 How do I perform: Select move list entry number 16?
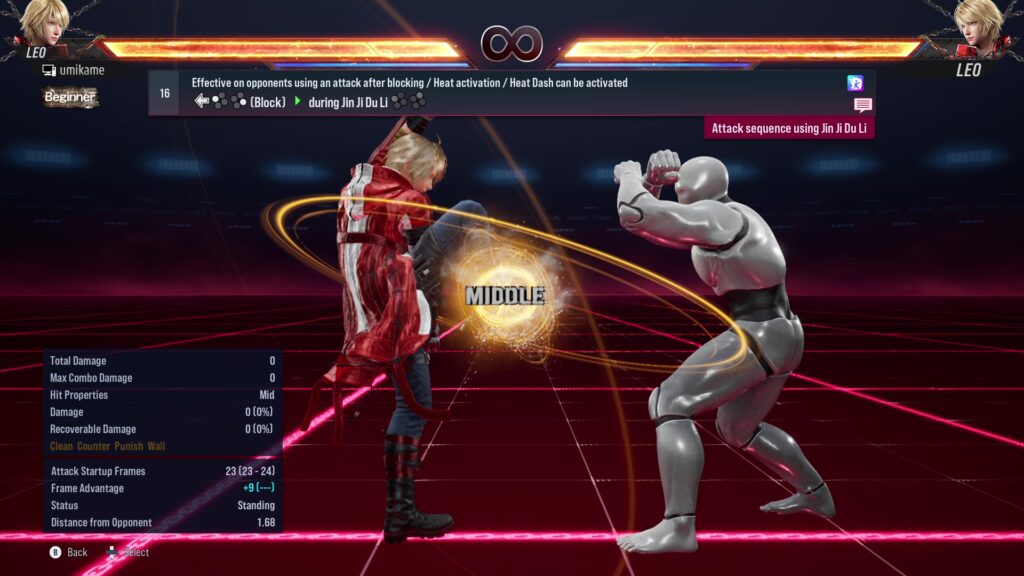click(x=164, y=93)
